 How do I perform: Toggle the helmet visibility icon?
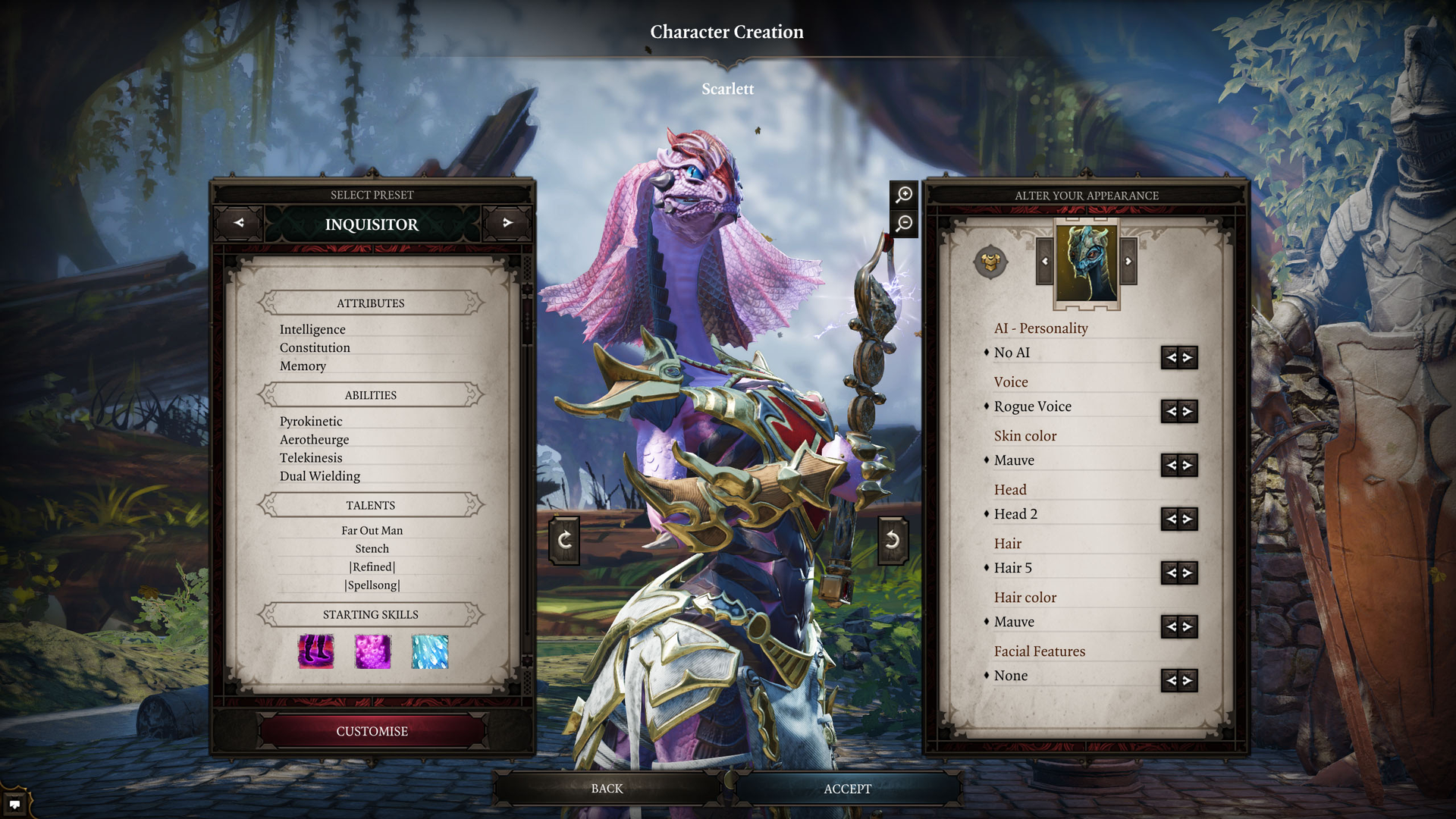(x=990, y=262)
